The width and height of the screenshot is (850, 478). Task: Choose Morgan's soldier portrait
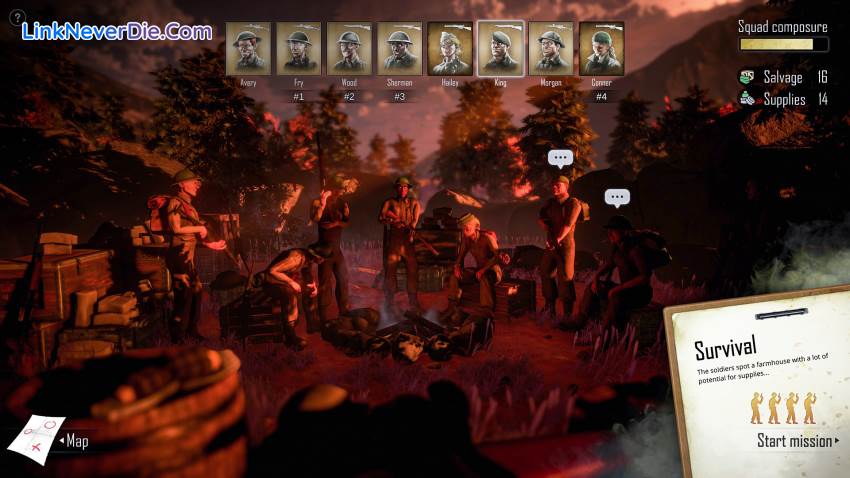[x=551, y=48]
